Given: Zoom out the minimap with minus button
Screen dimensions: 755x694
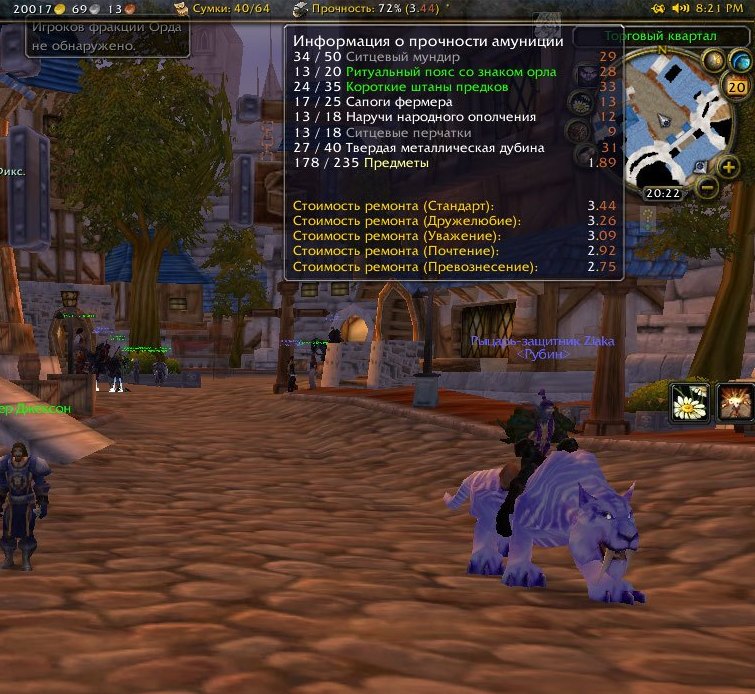Looking at the screenshot, I should (706, 186).
